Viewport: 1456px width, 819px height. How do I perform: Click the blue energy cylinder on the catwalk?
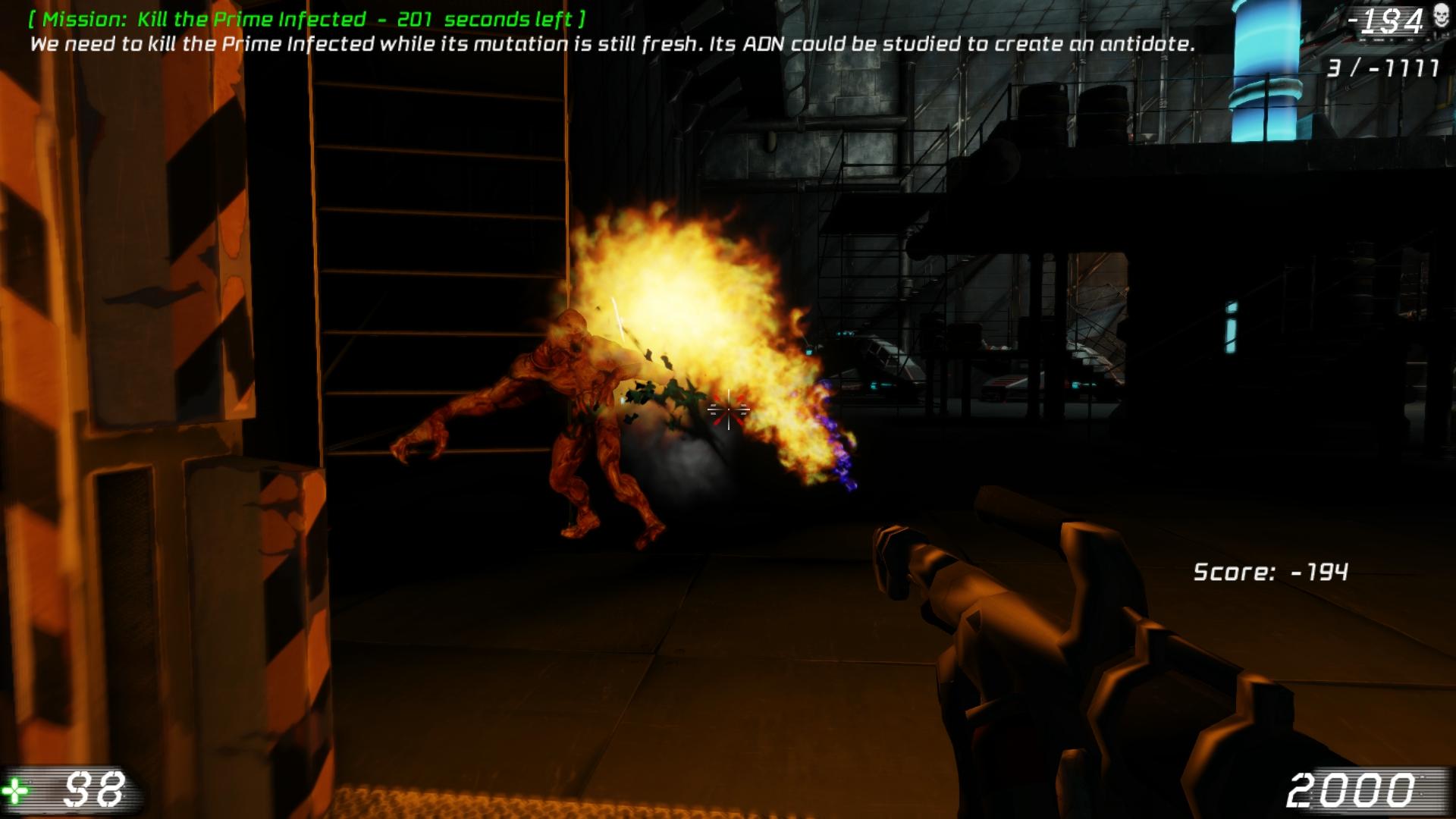pyautogui.click(x=1267, y=68)
